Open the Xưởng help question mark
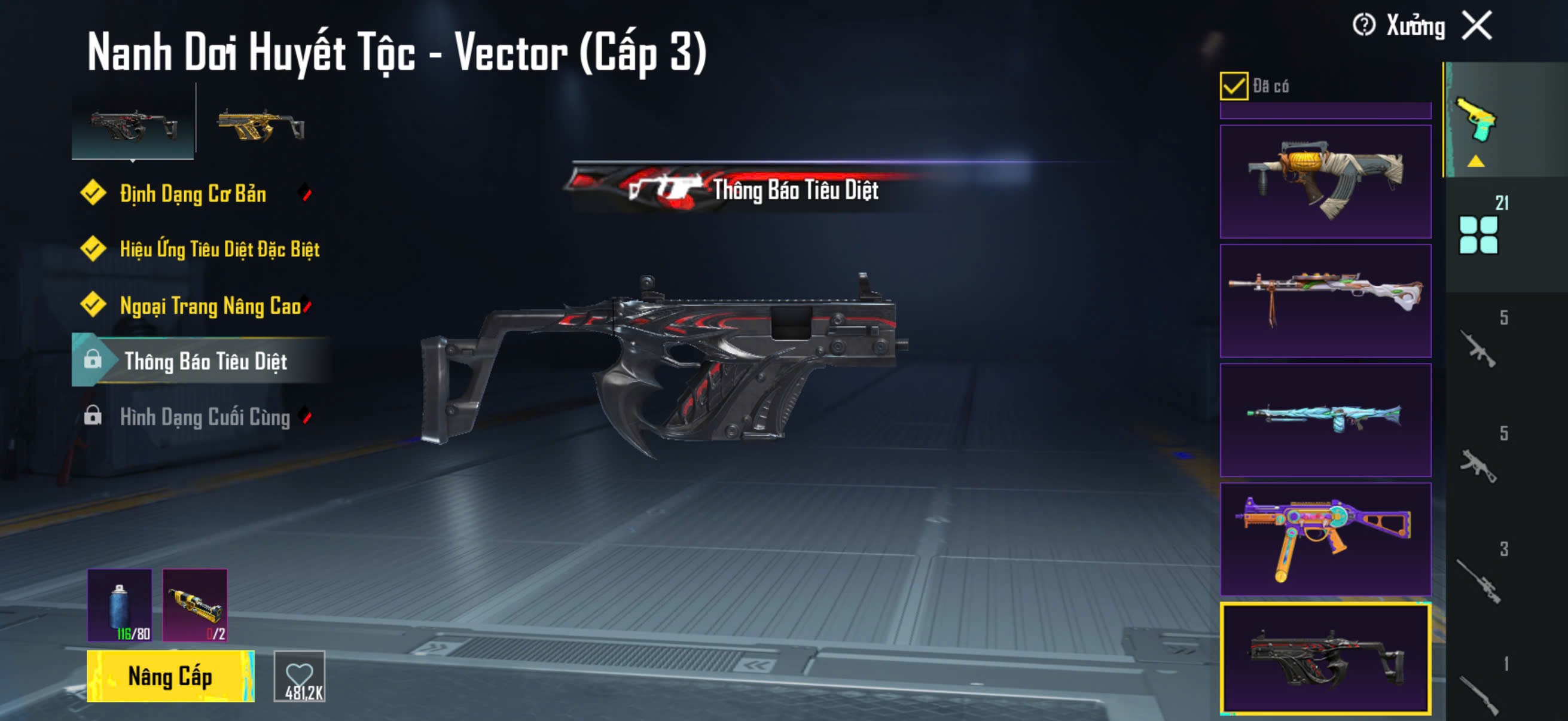Viewport: 1568px width, 721px height. [1363, 26]
